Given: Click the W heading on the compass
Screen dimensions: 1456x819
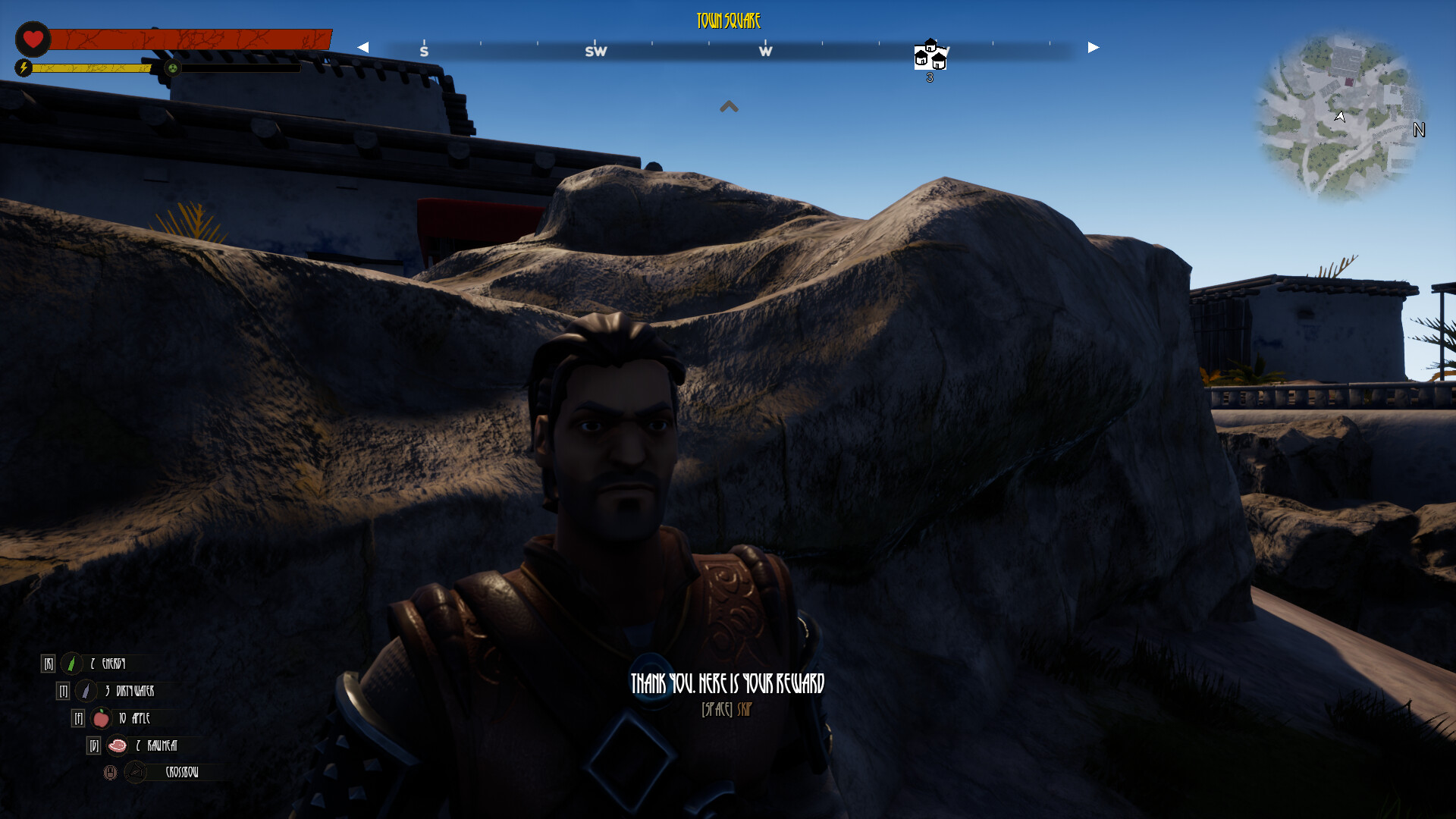Looking at the screenshot, I should (x=765, y=50).
